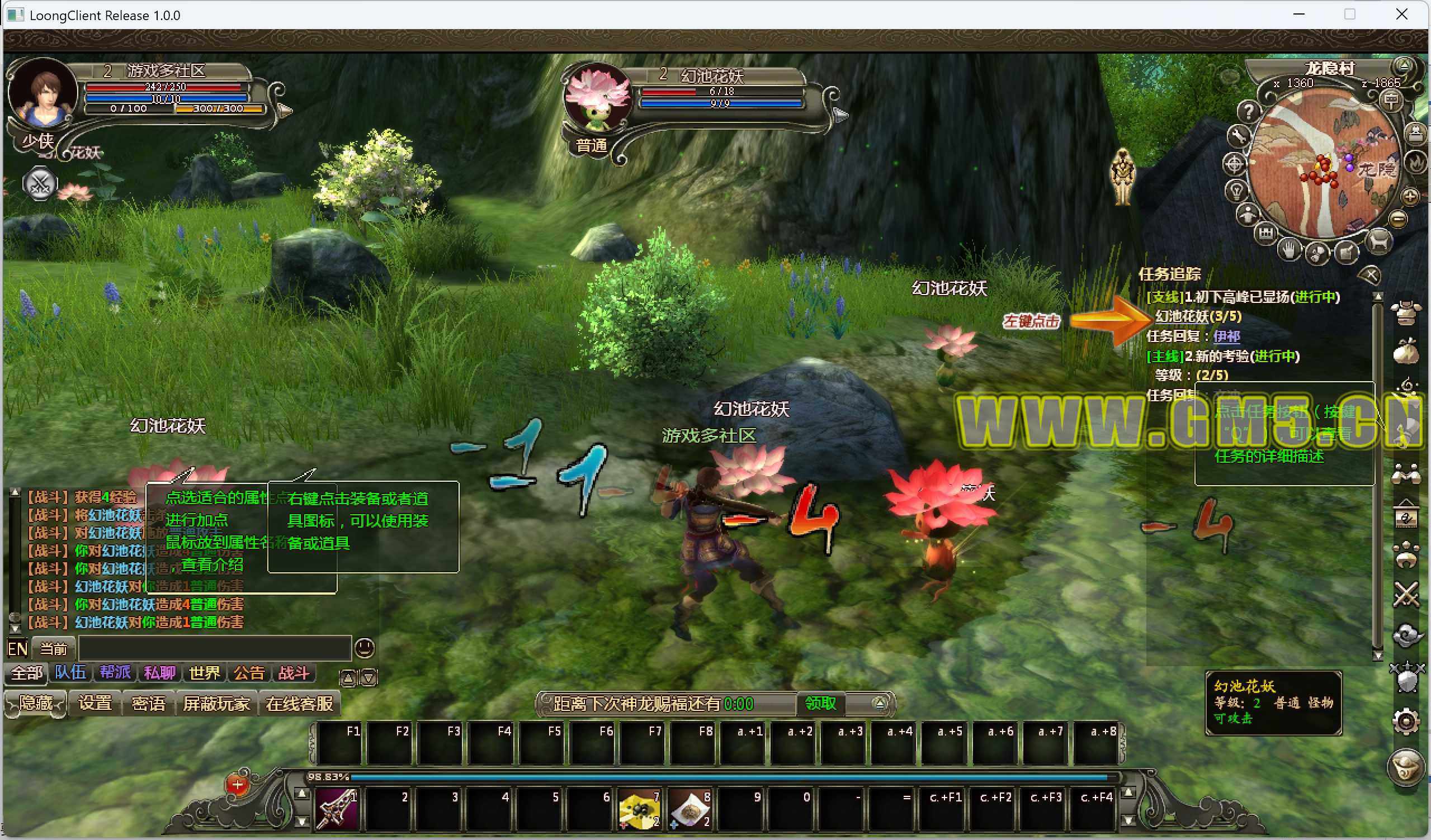This screenshot has width=1431, height=840.
Task: Choose the 屏蔽玩家 button
Action: pos(216,704)
